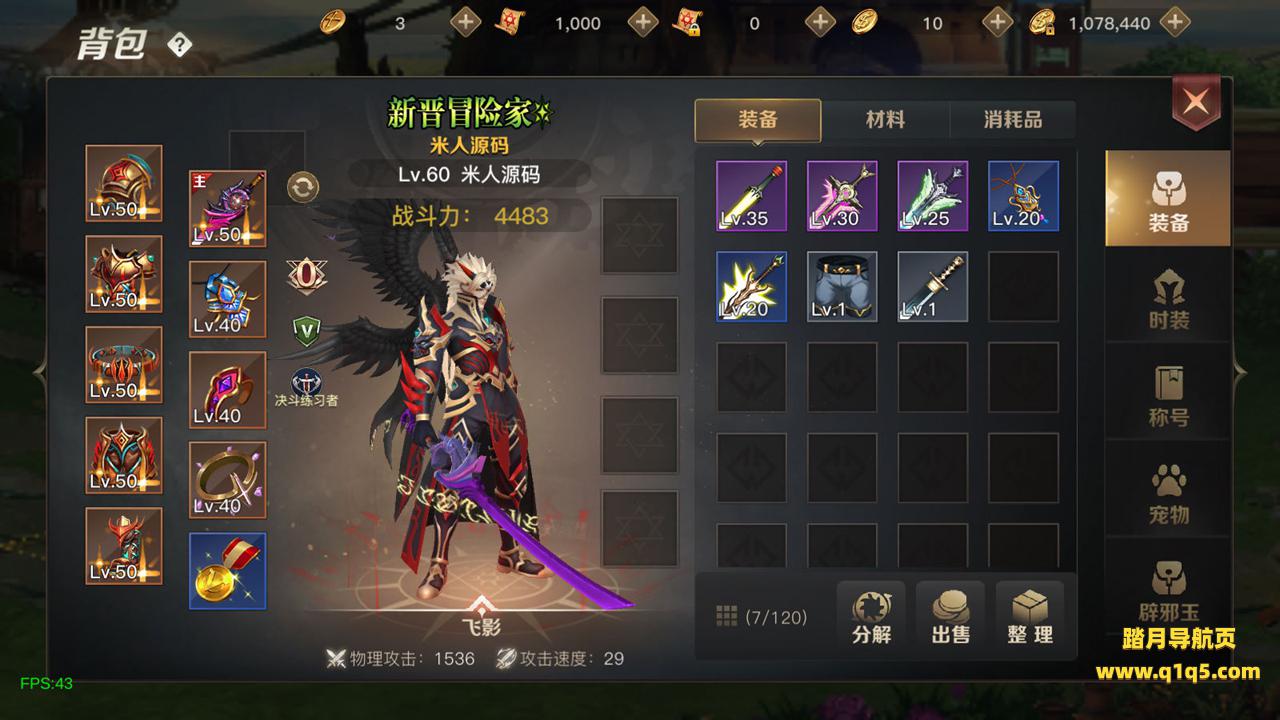Open the 决斗练习者 duel badge
1280x720 pixels.
306,384
